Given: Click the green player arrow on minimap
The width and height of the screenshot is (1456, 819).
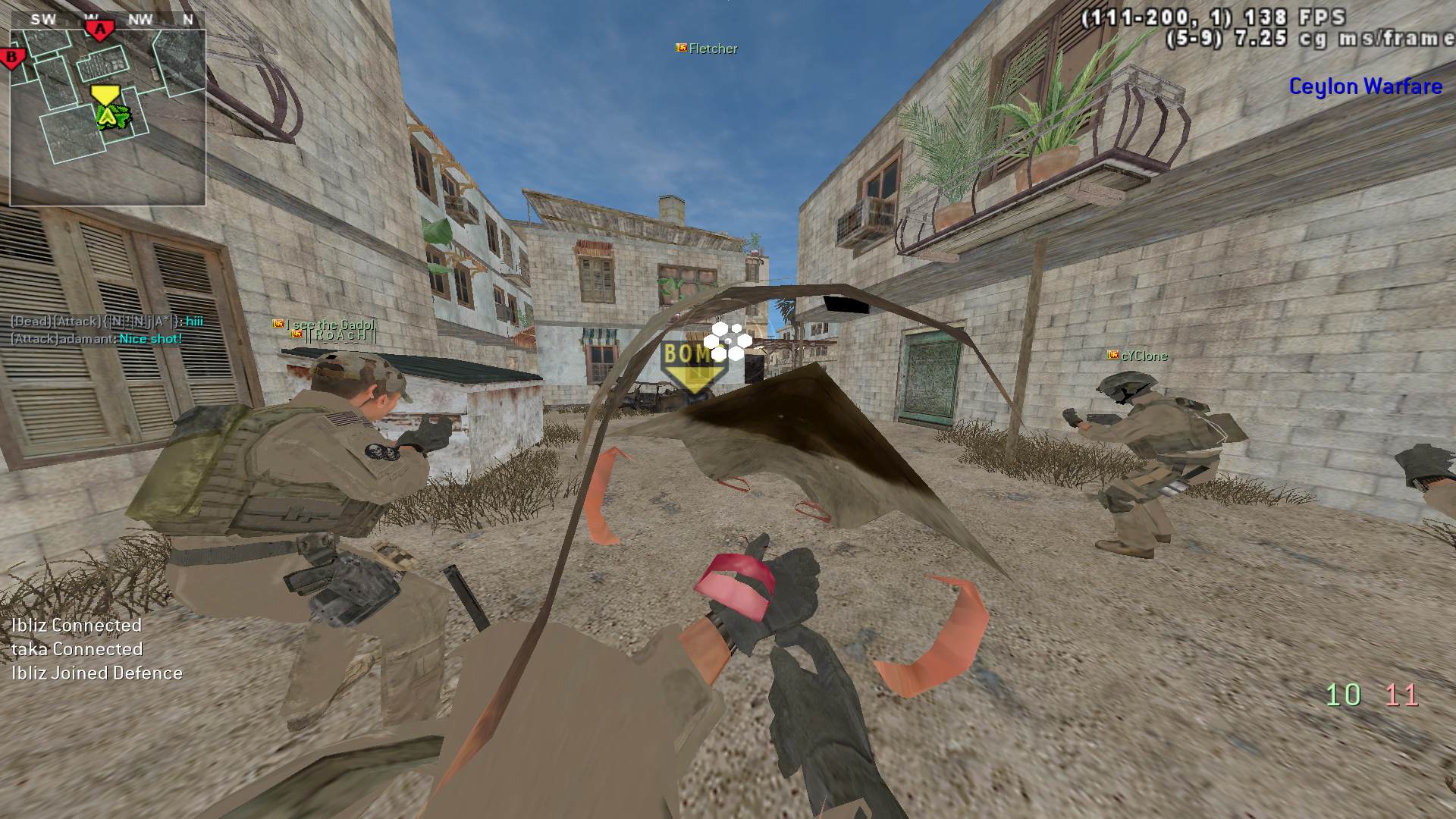Looking at the screenshot, I should (x=108, y=116).
